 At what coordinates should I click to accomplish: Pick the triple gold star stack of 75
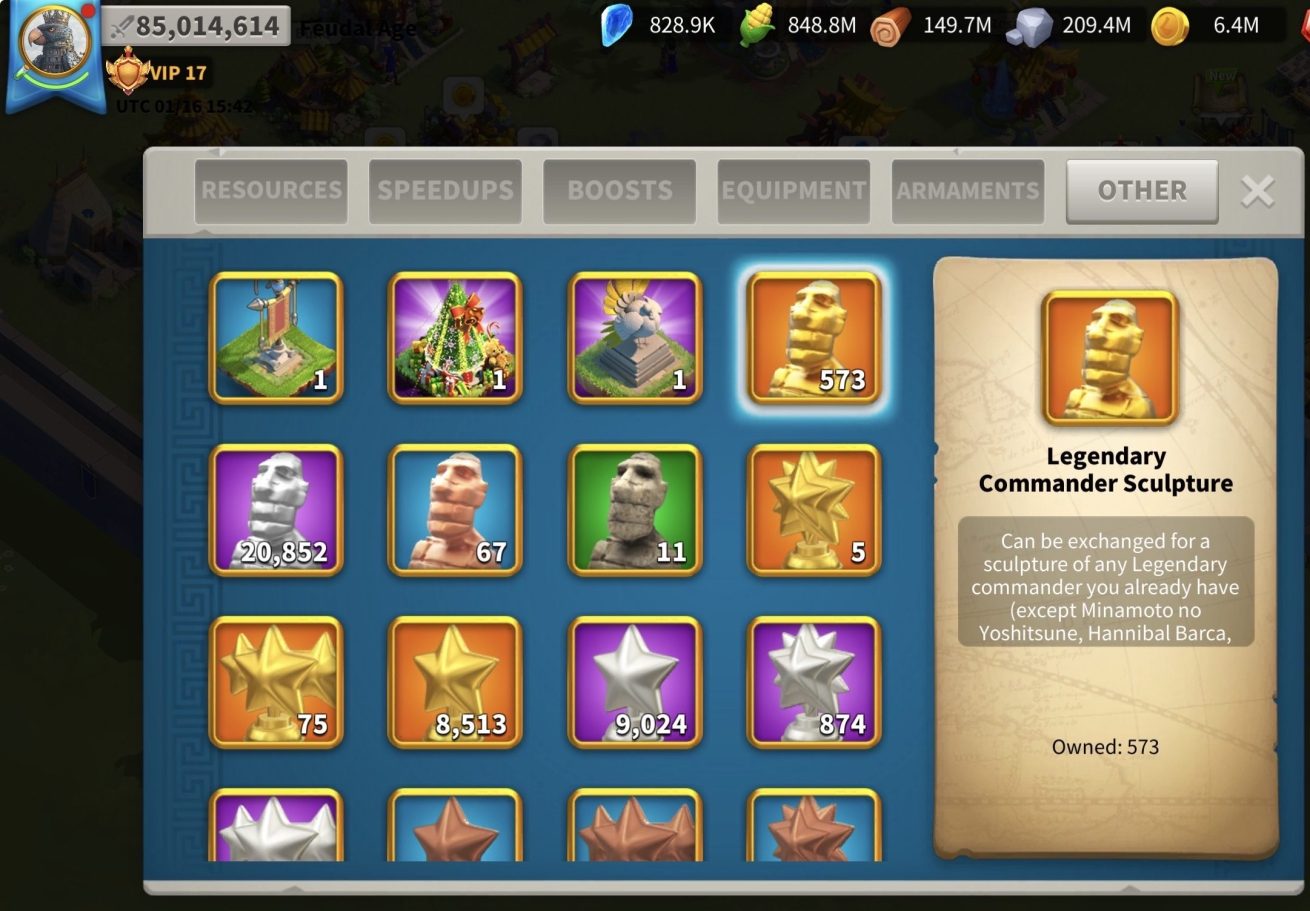[x=276, y=682]
